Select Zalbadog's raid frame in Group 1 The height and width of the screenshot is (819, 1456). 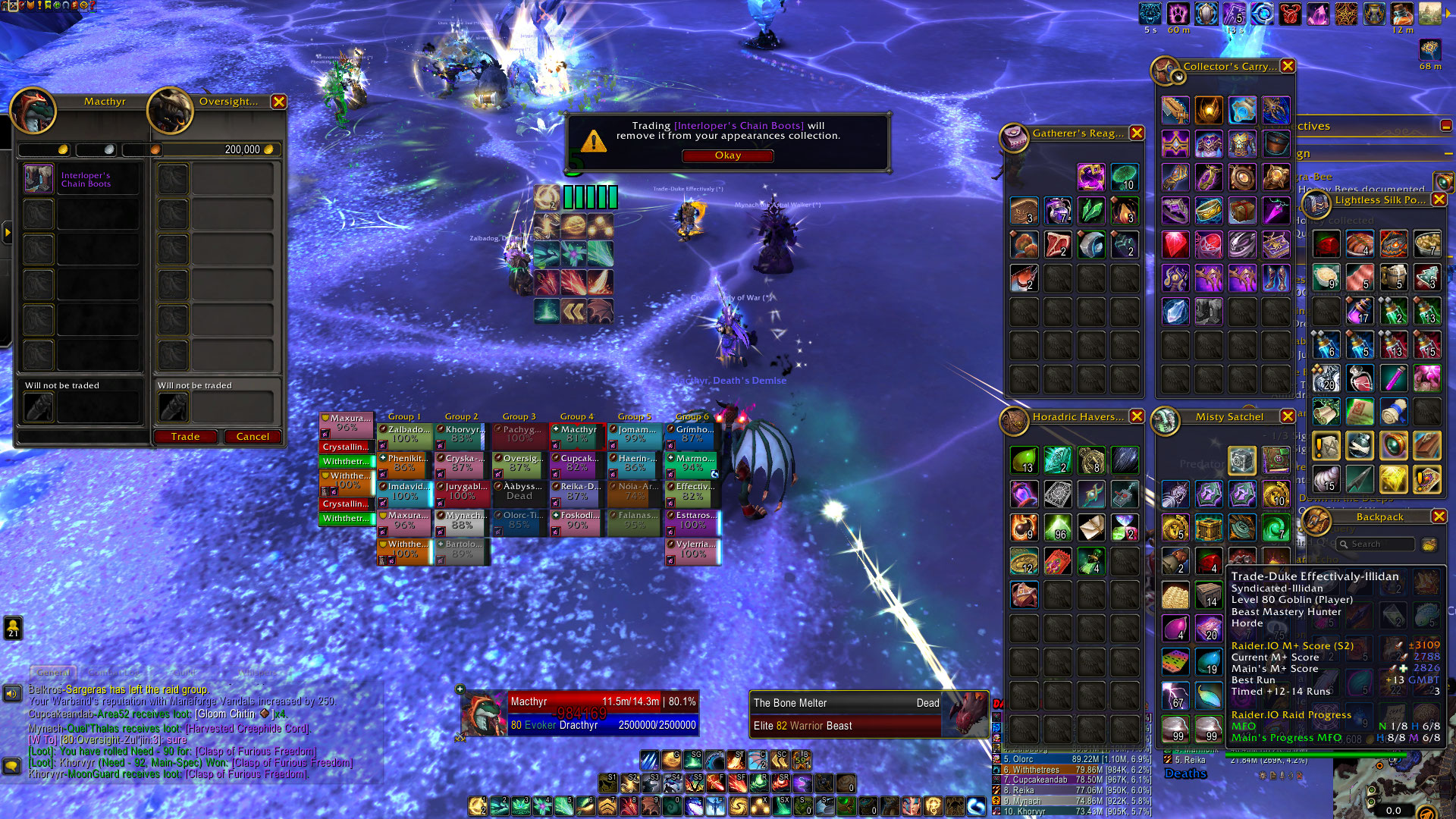pos(405,435)
